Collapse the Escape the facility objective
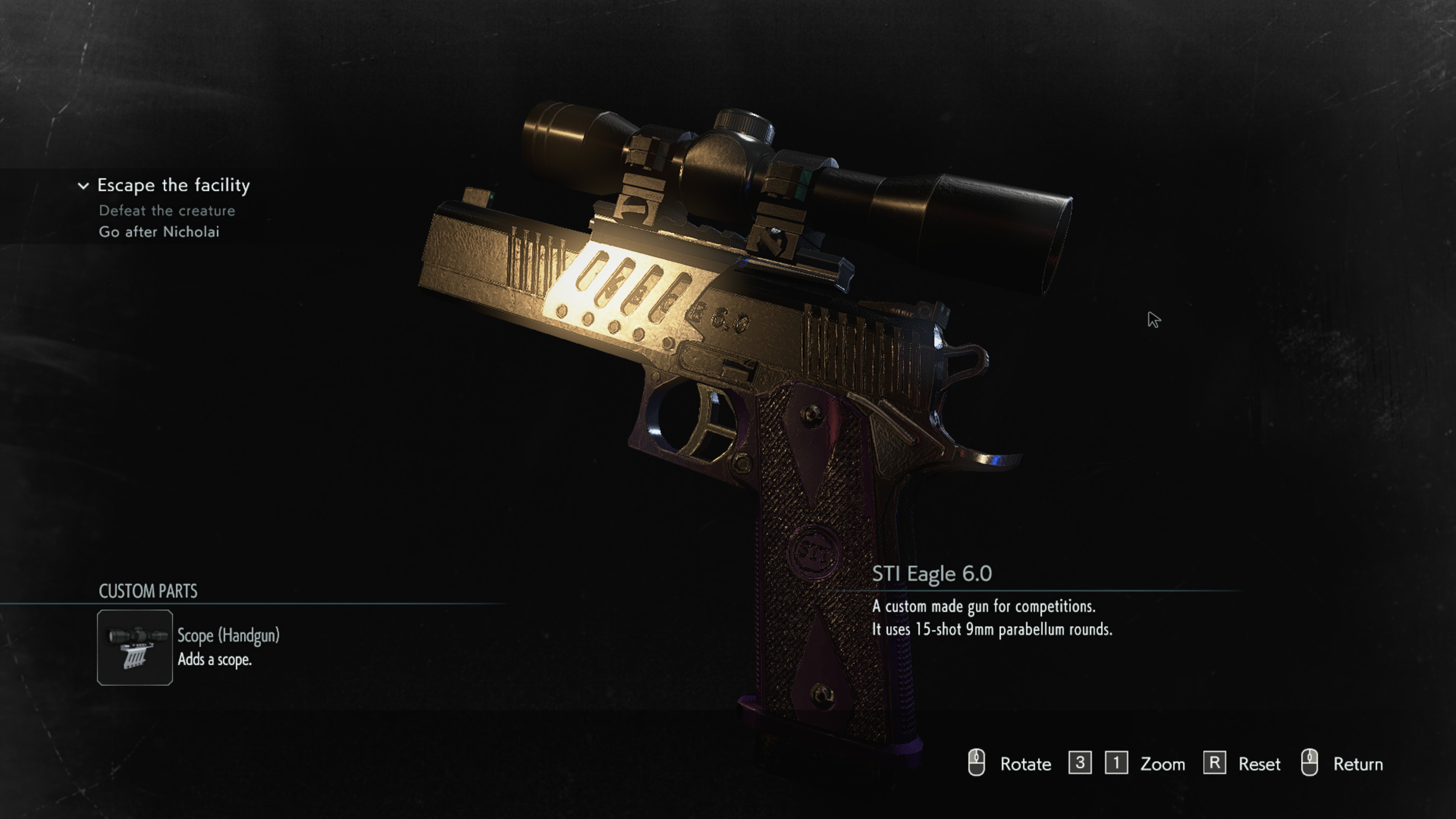The width and height of the screenshot is (1456, 819). point(83,185)
